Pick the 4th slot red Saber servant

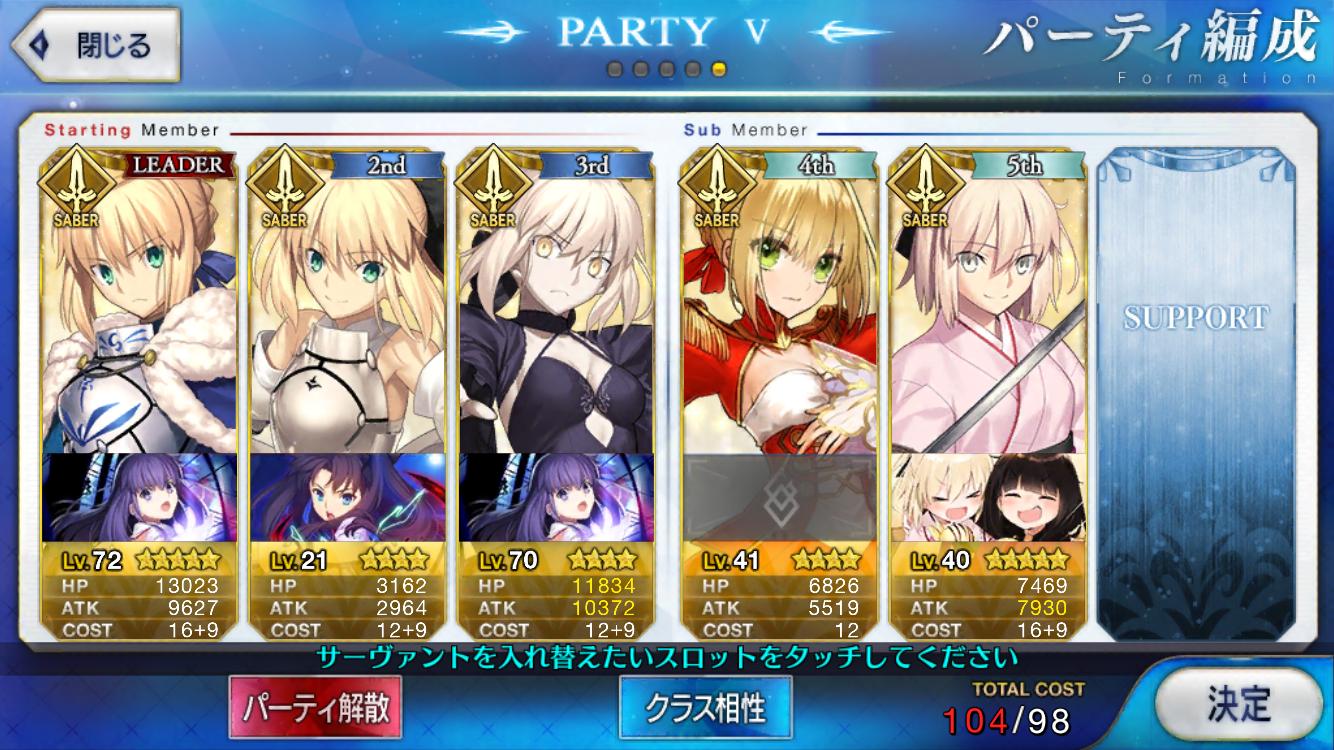pos(780,300)
